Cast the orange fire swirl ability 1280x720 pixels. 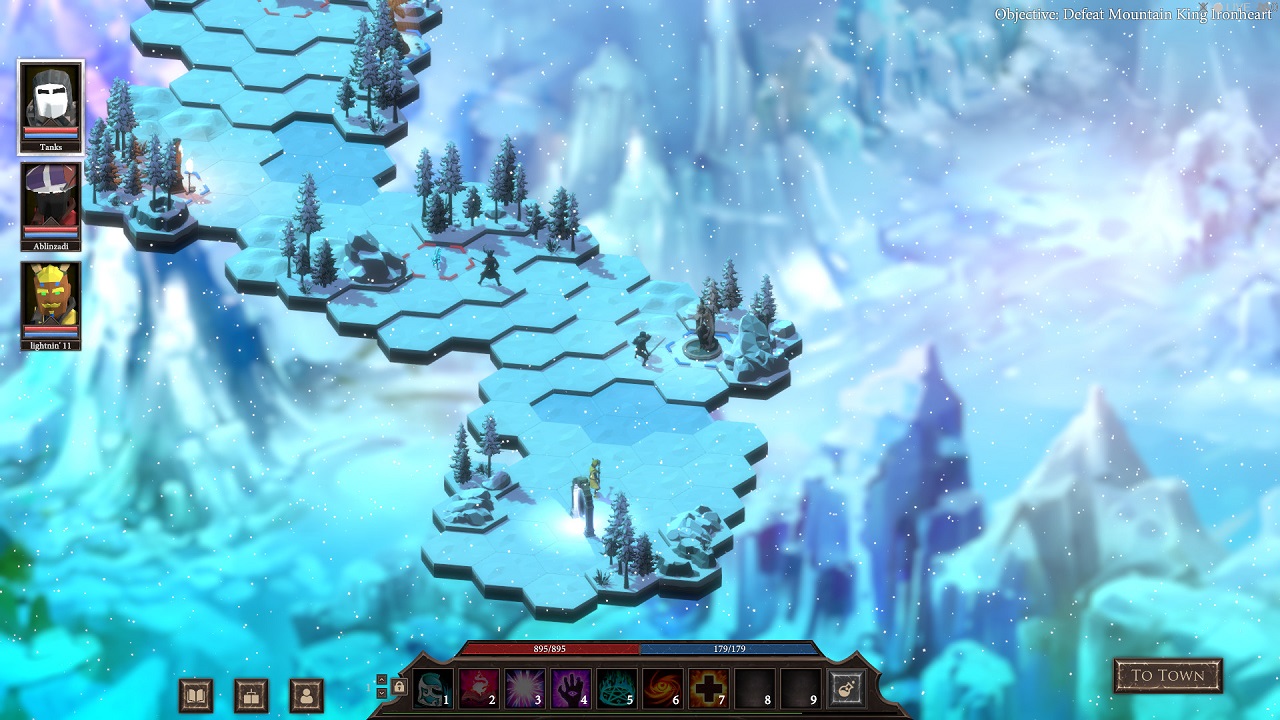click(661, 688)
